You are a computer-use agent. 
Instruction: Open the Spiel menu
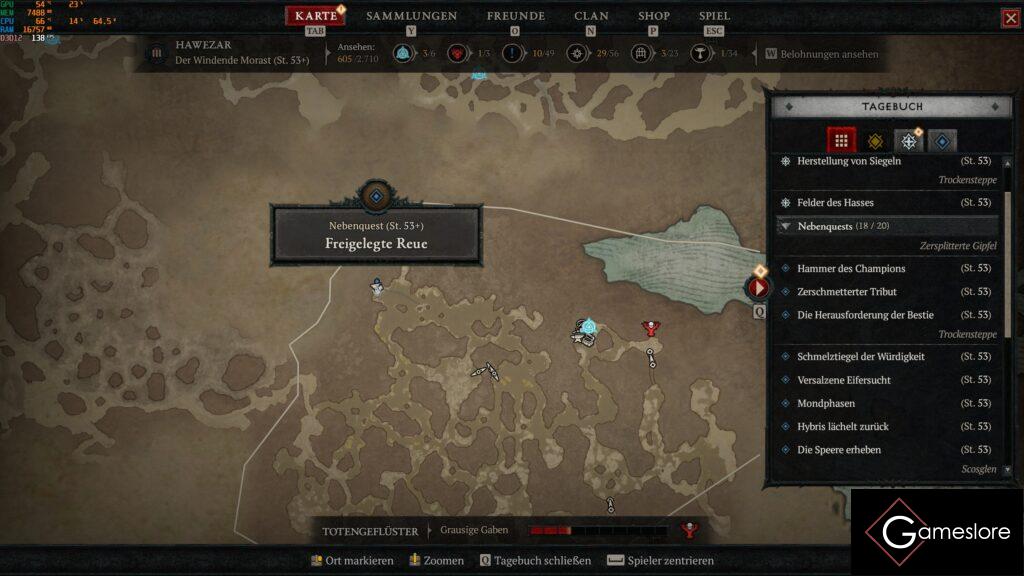click(714, 16)
